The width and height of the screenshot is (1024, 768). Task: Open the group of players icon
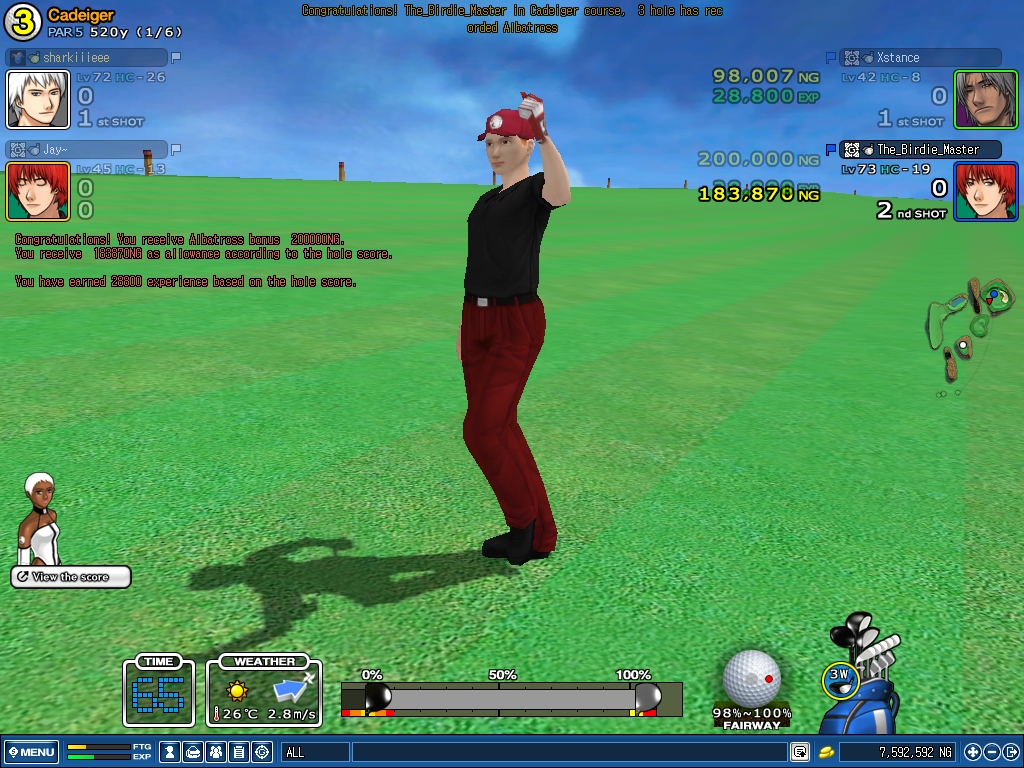[216, 752]
